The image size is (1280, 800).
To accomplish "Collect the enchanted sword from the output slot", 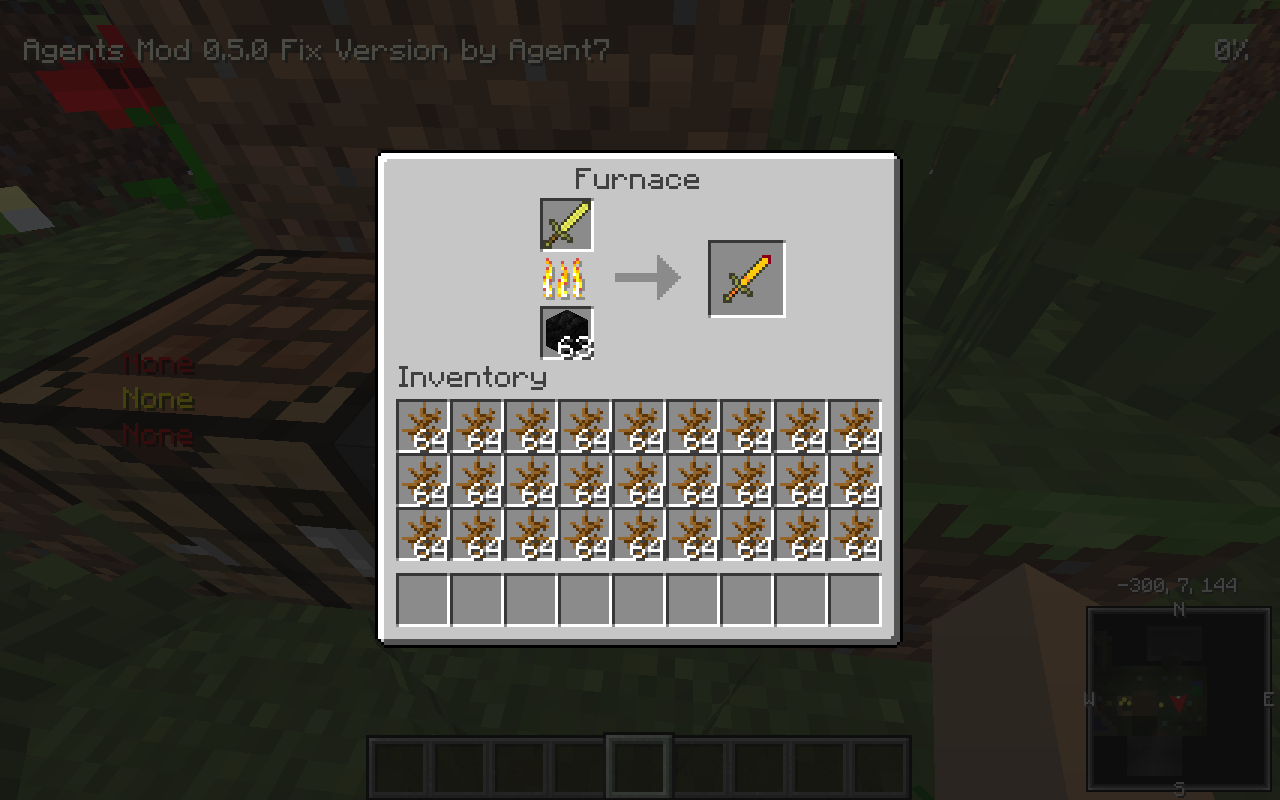I will coord(746,278).
